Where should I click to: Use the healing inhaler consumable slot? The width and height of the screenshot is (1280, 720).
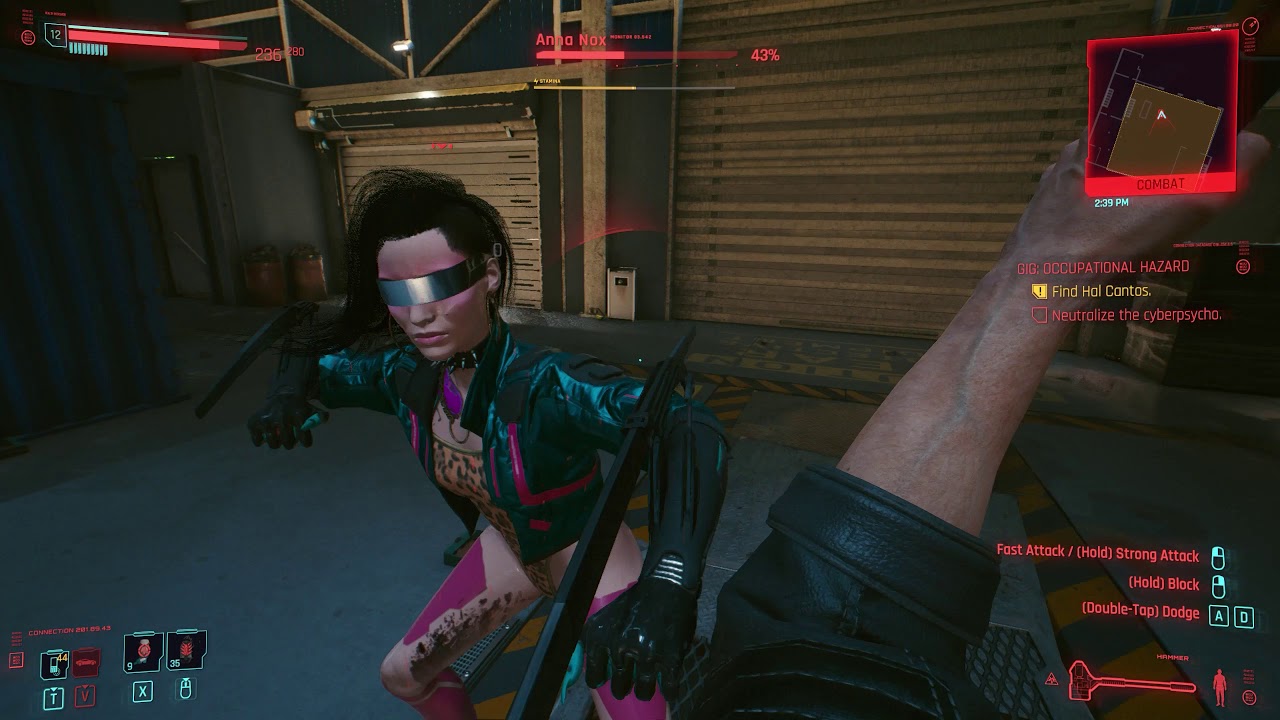(x=144, y=652)
